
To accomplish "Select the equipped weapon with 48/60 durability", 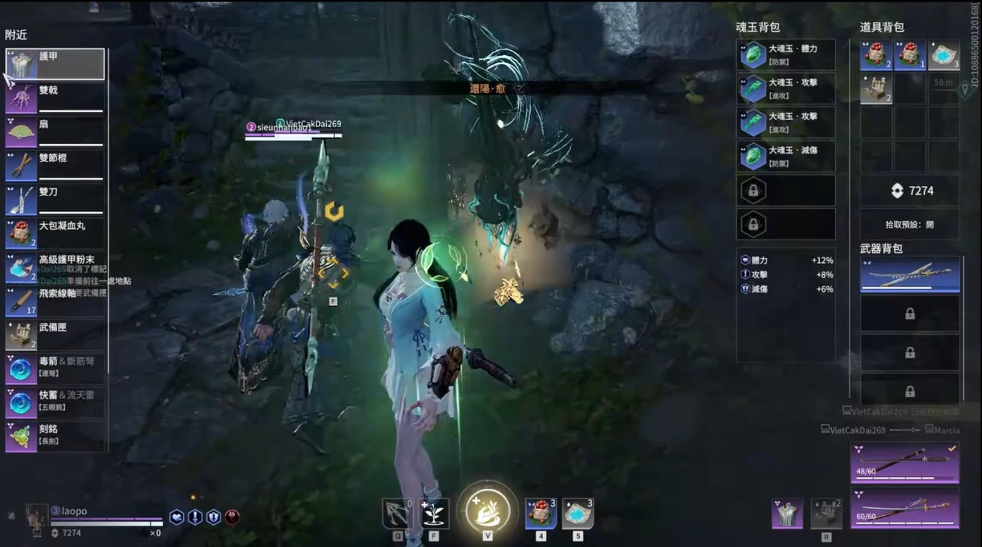I will click(x=904, y=463).
